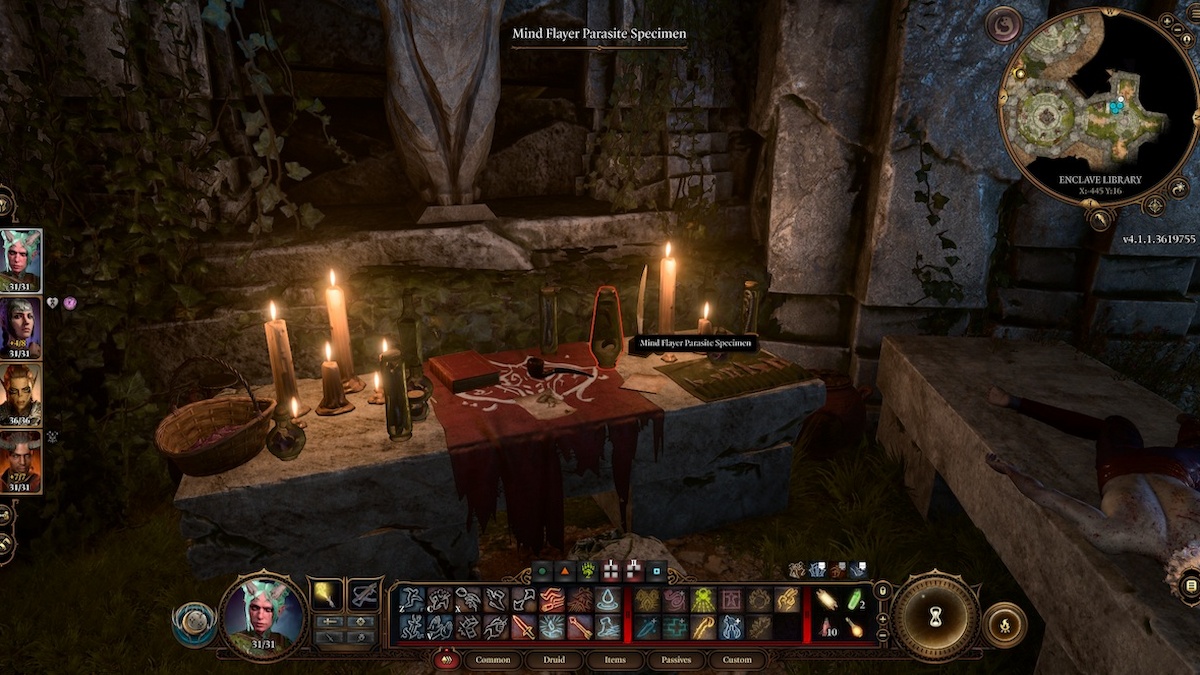Use the green potion item slot

[854, 598]
